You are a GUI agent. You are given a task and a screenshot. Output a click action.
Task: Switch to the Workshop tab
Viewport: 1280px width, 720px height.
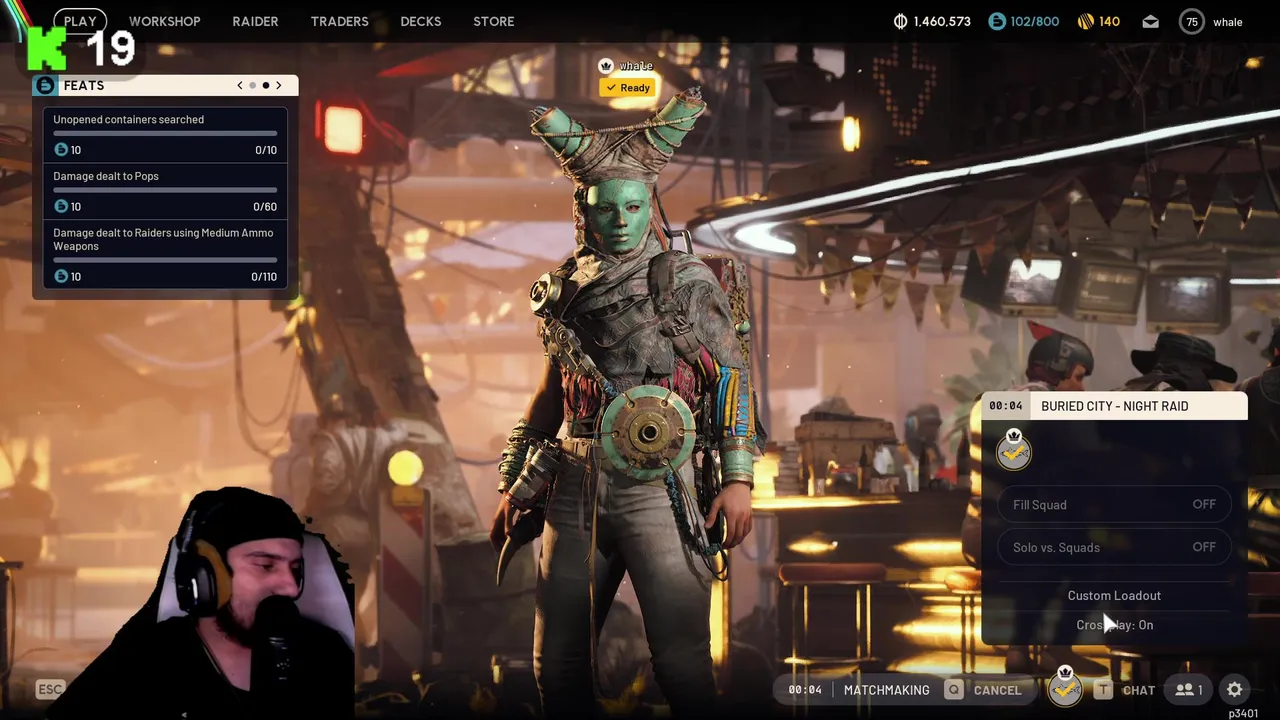point(164,21)
